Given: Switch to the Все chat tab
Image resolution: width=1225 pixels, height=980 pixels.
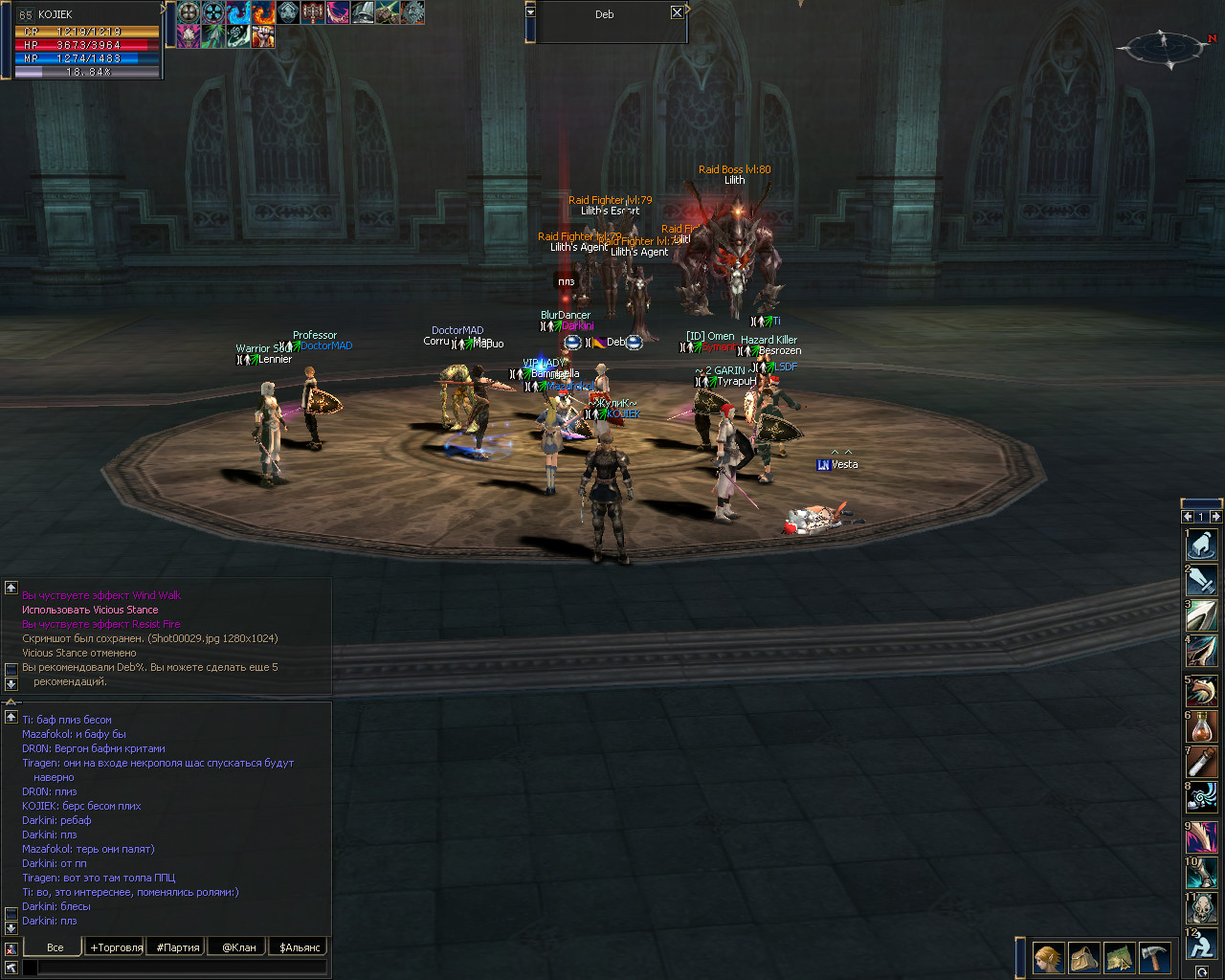Looking at the screenshot, I should tap(56, 947).
